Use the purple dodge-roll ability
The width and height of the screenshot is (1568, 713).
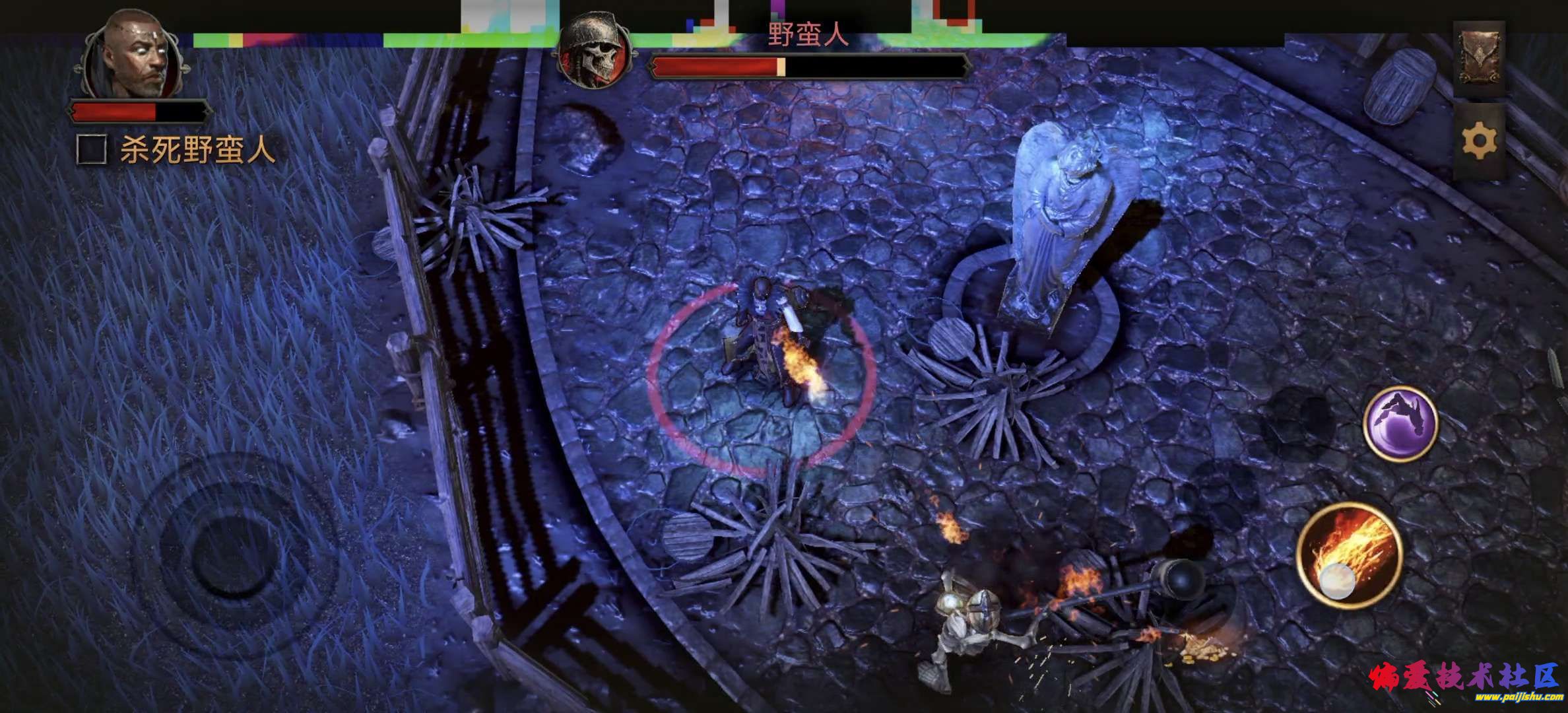click(1400, 423)
